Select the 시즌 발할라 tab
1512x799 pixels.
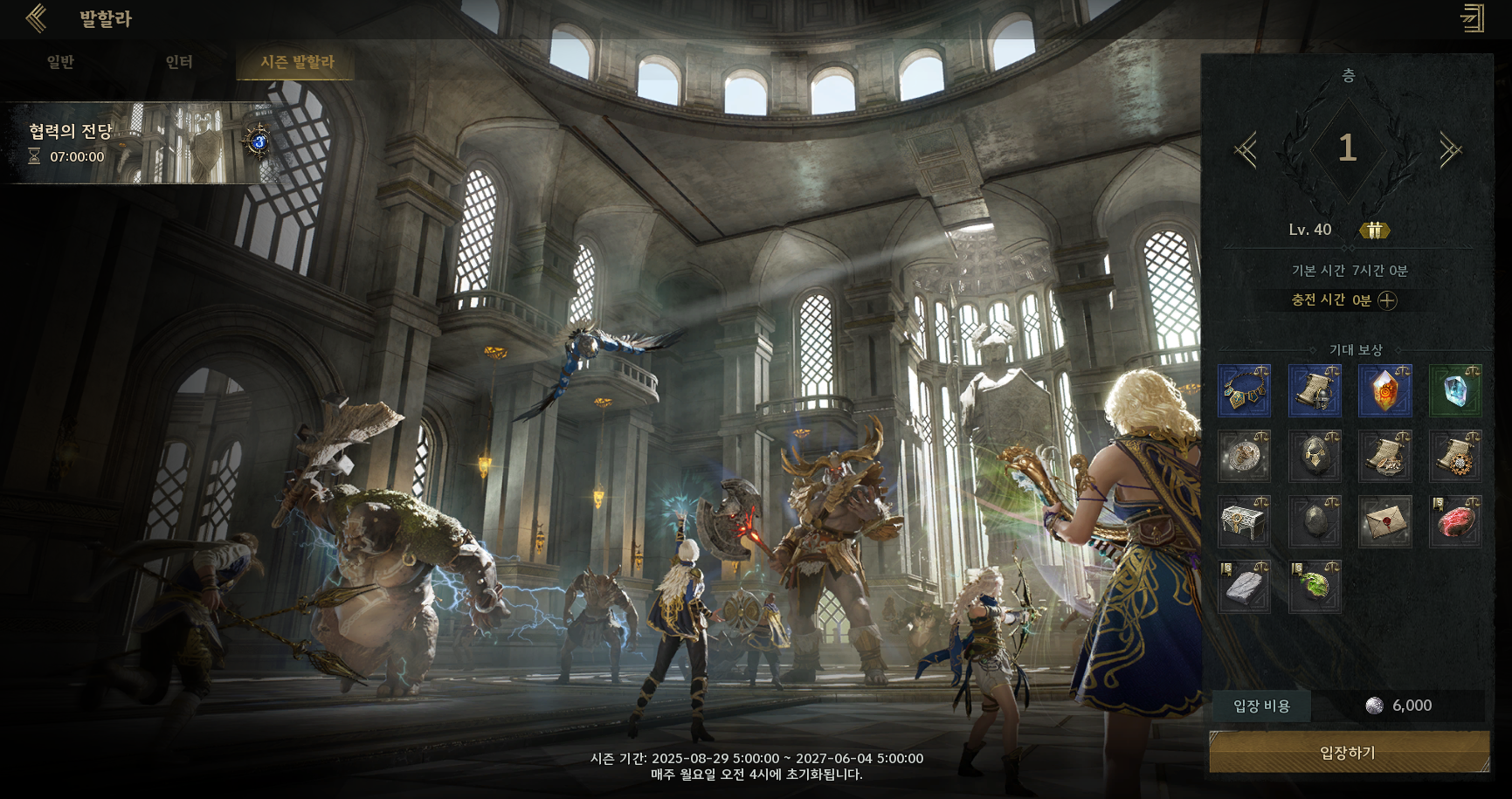pyautogui.click(x=297, y=62)
